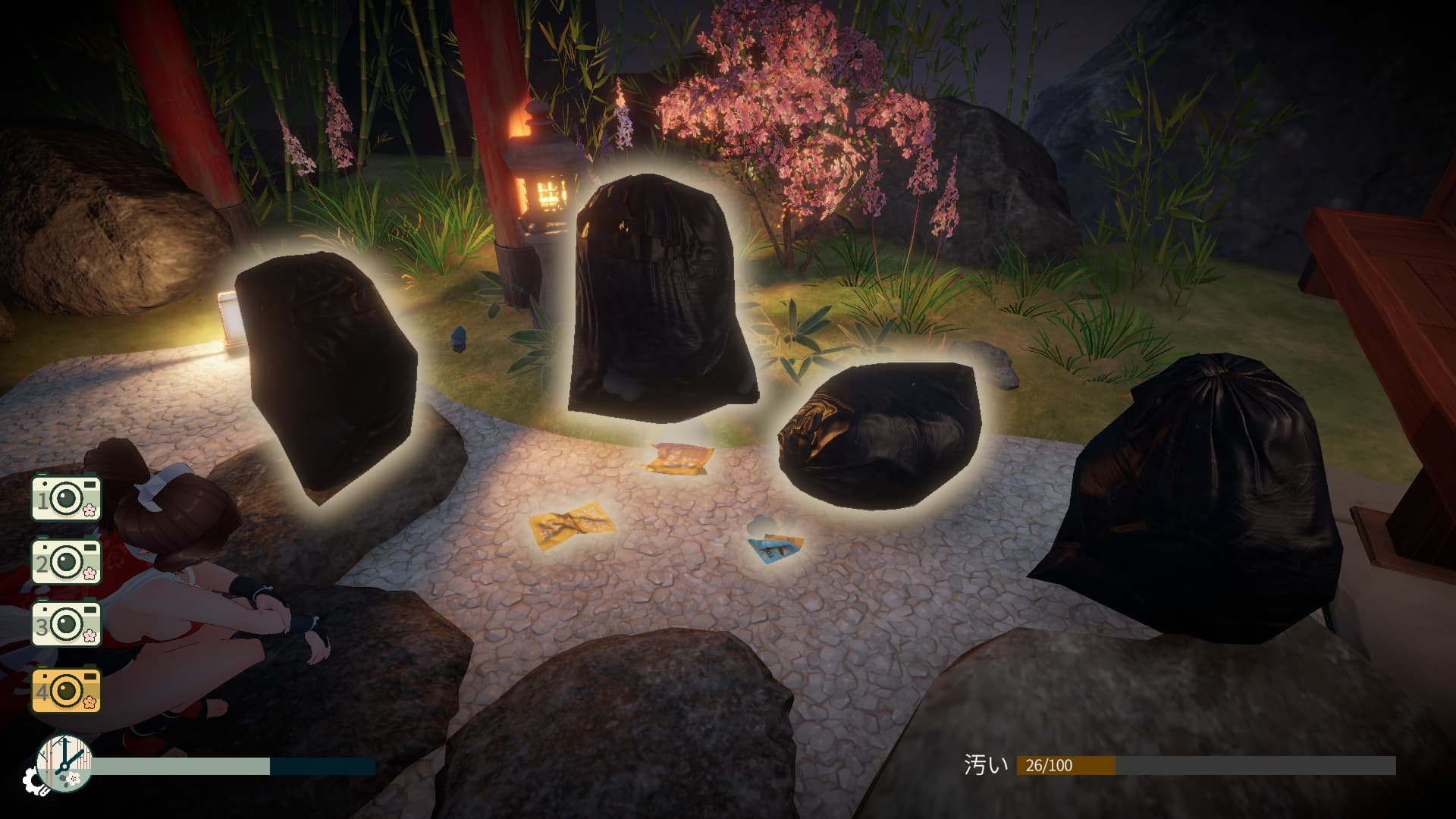Select the camera 2 icon

point(66,561)
